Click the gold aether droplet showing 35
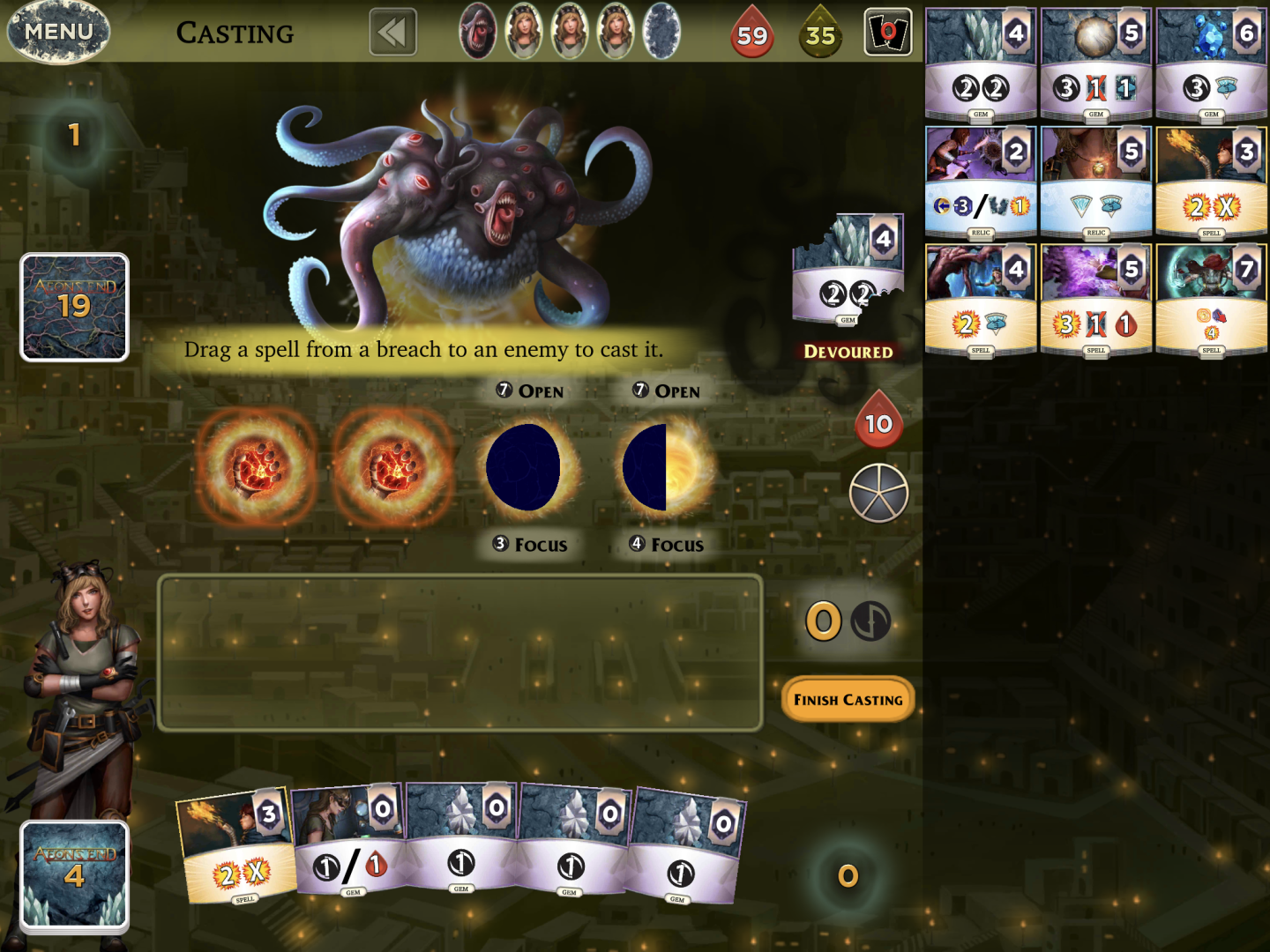This screenshot has width=1270, height=952. pyautogui.click(x=821, y=33)
